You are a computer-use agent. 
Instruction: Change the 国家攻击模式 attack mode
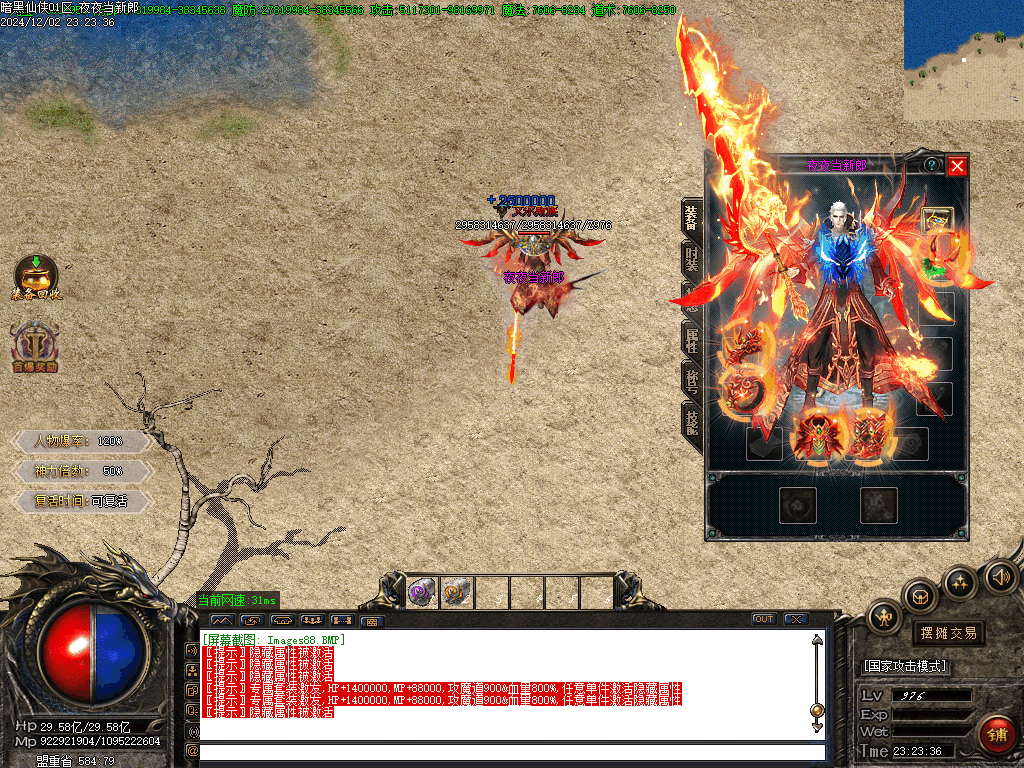tap(905, 666)
